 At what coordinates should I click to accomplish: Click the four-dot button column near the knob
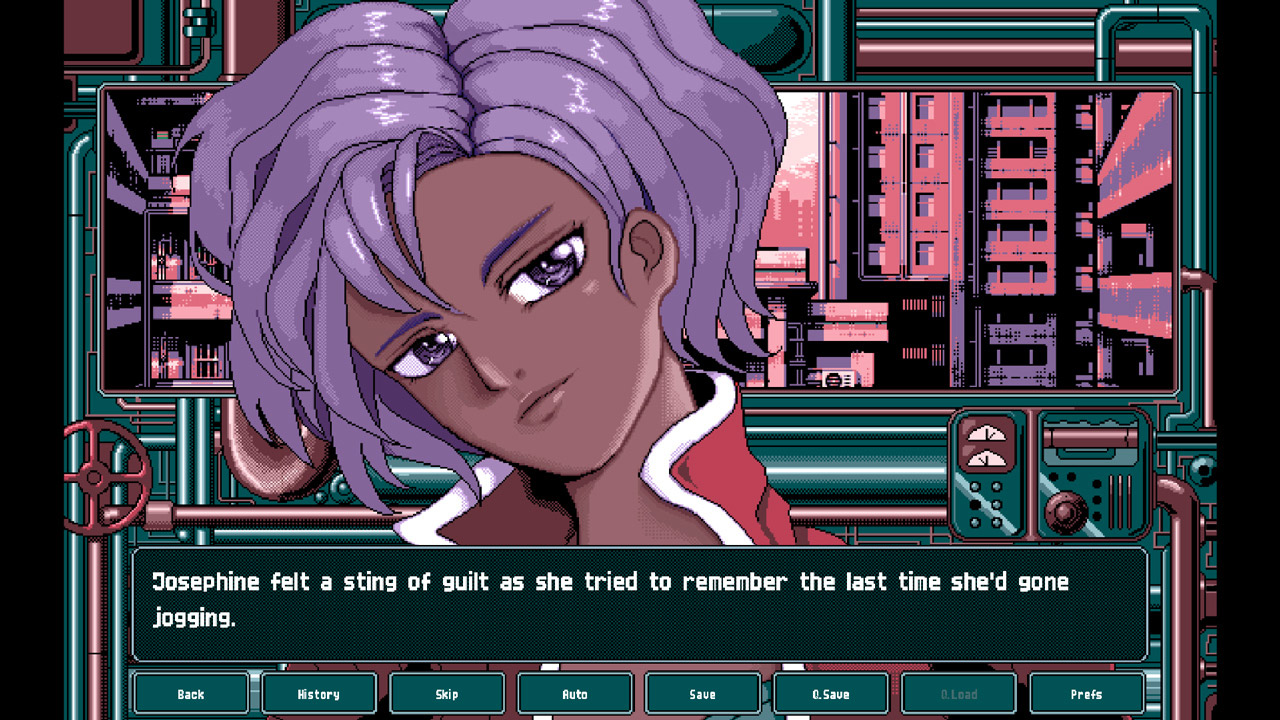pyautogui.click(x=1096, y=498)
